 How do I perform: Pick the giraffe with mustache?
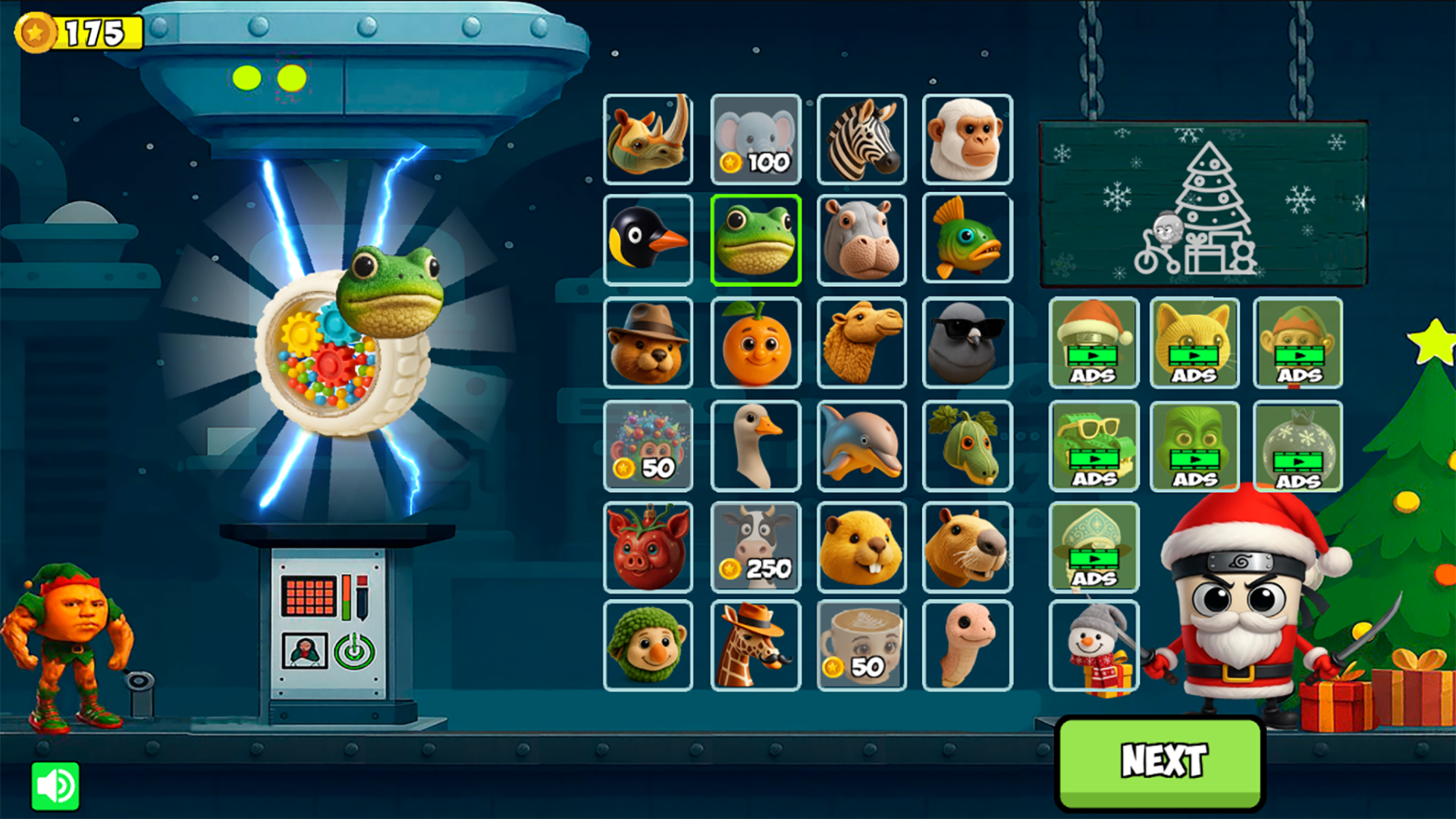click(x=755, y=648)
